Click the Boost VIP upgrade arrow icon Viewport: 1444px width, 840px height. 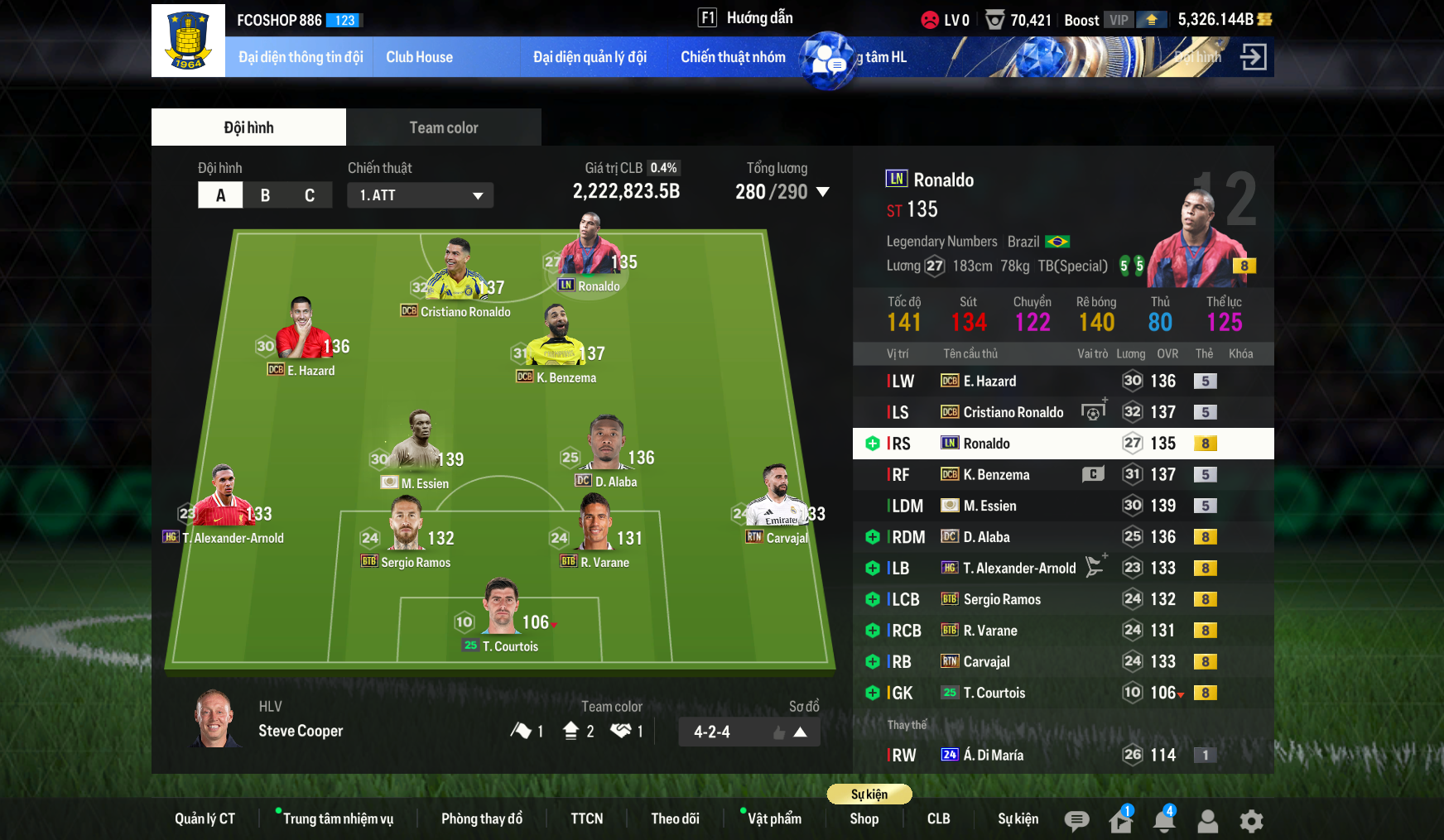pos(1151,19)
